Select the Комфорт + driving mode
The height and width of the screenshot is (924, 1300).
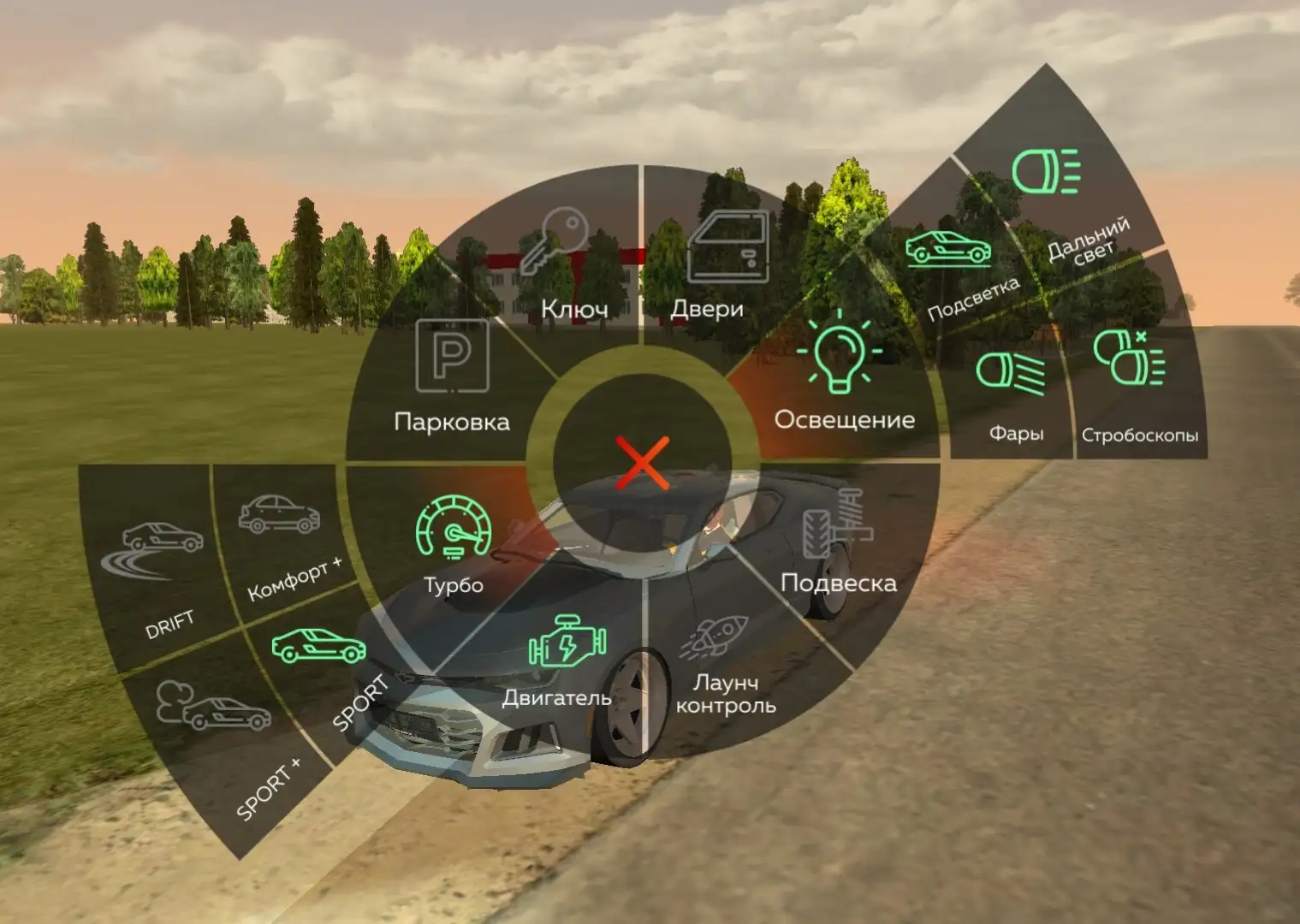[x=282, y=539]
